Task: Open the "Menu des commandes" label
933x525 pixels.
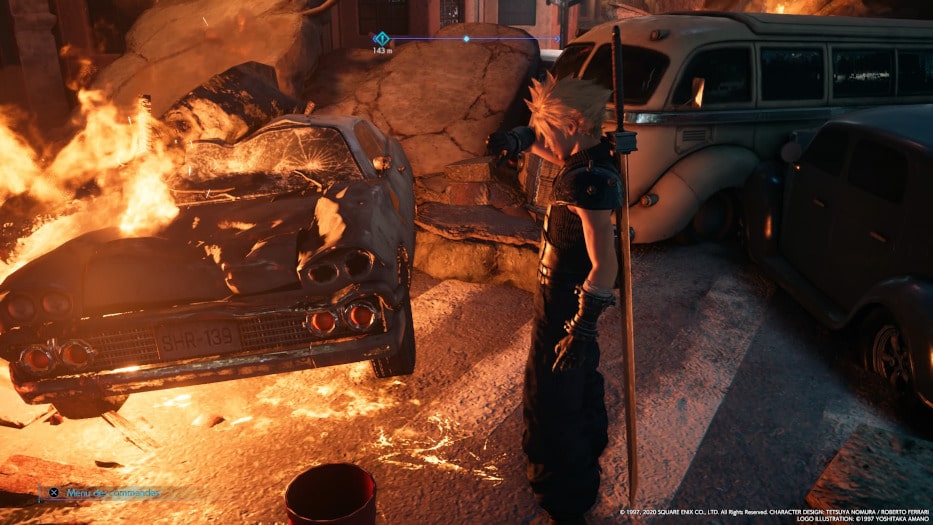Action: coord(112,492)
